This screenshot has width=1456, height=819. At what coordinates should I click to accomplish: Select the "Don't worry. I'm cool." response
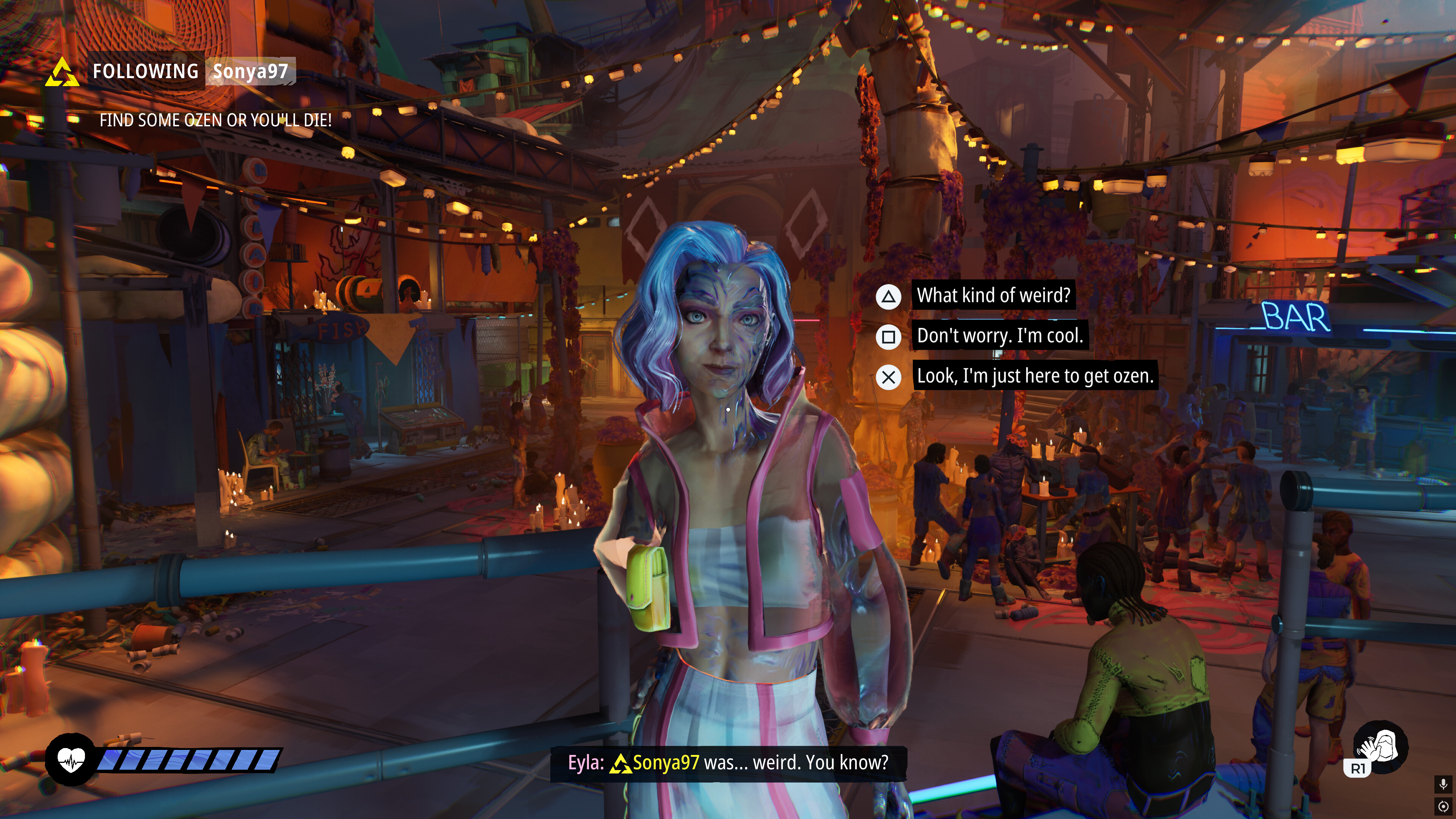(999, 336)
